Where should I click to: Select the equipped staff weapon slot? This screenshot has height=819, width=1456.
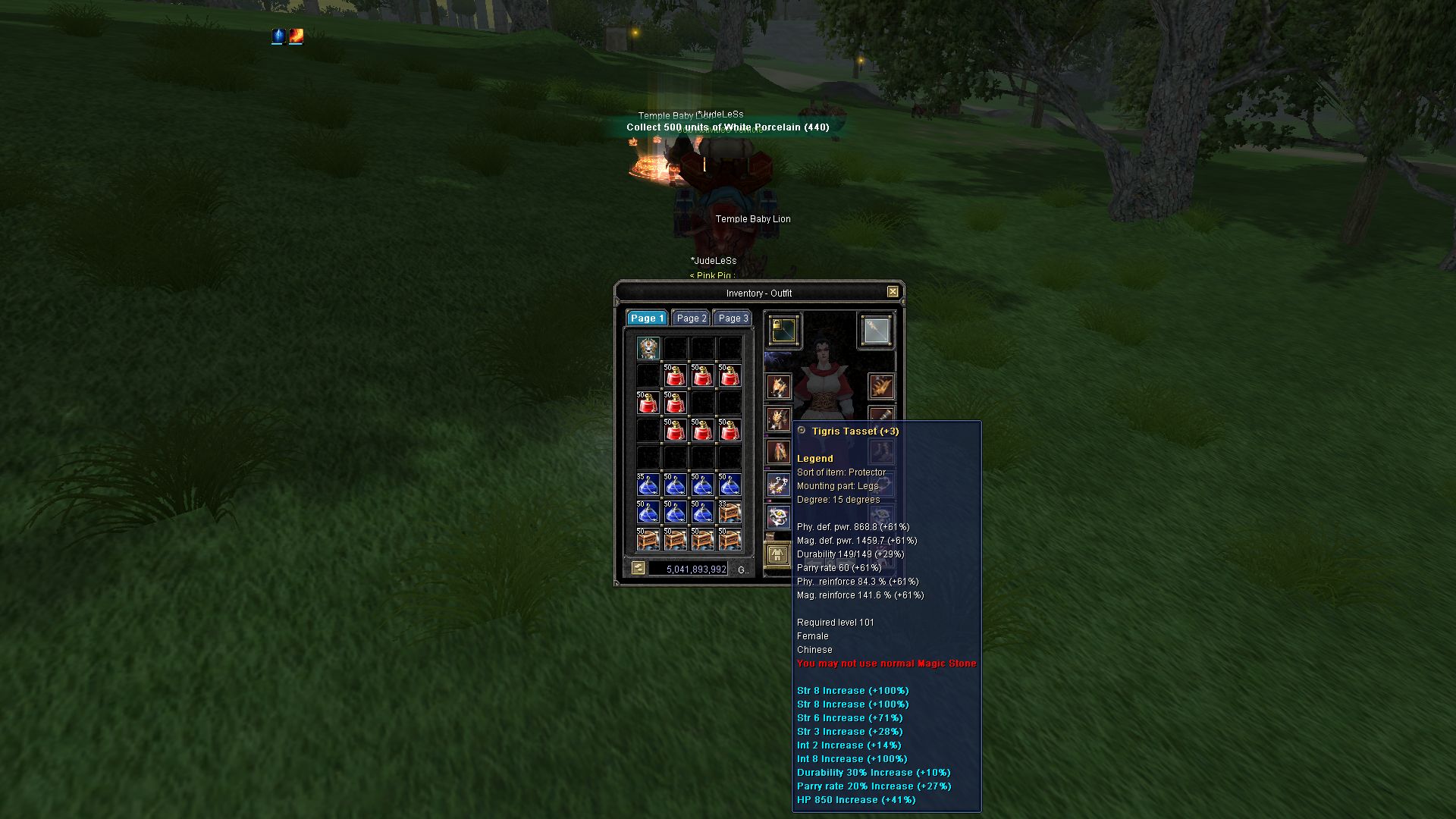coord(876,331)
